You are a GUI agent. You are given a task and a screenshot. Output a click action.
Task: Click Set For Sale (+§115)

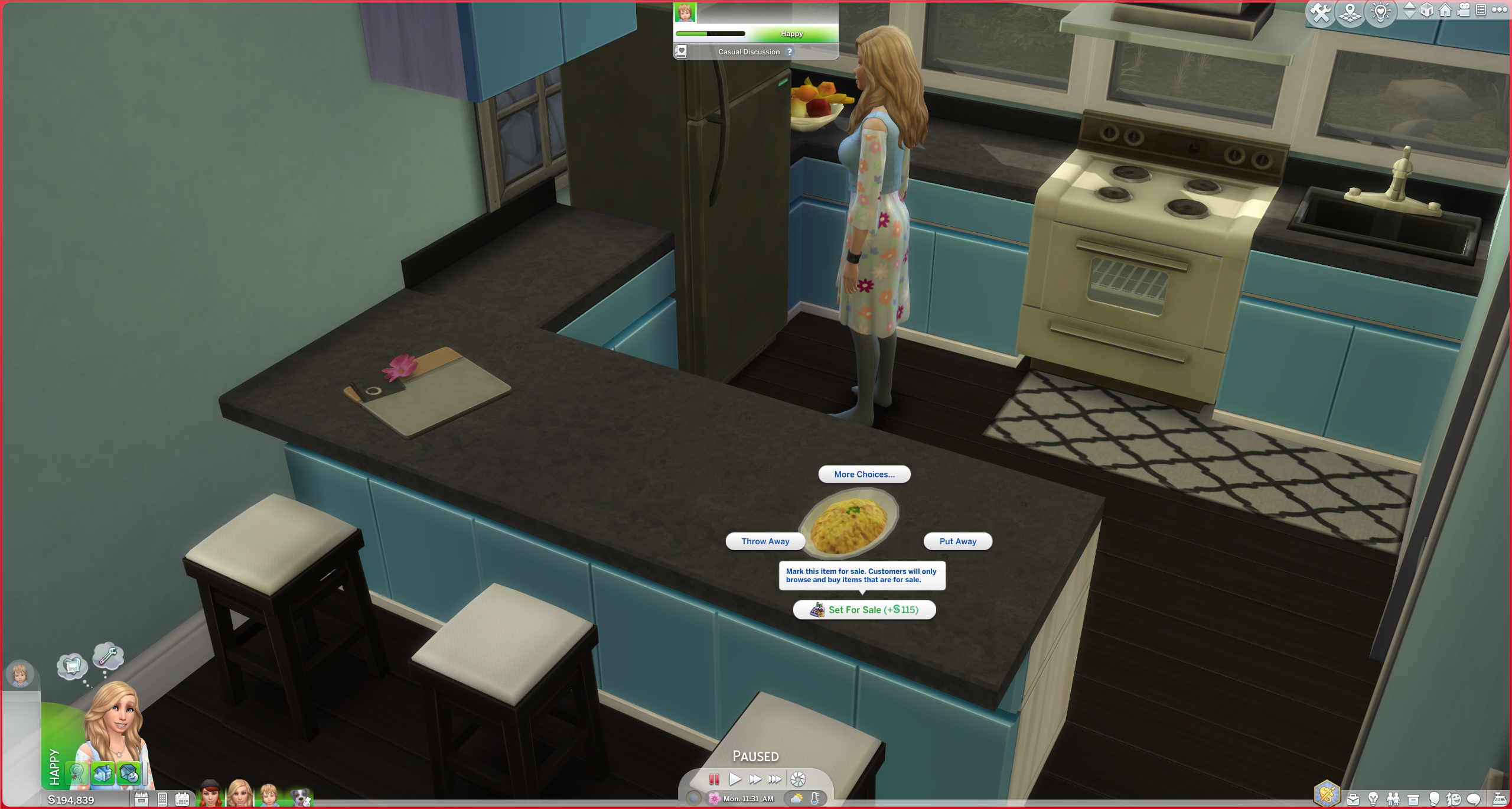click(864, 609)
